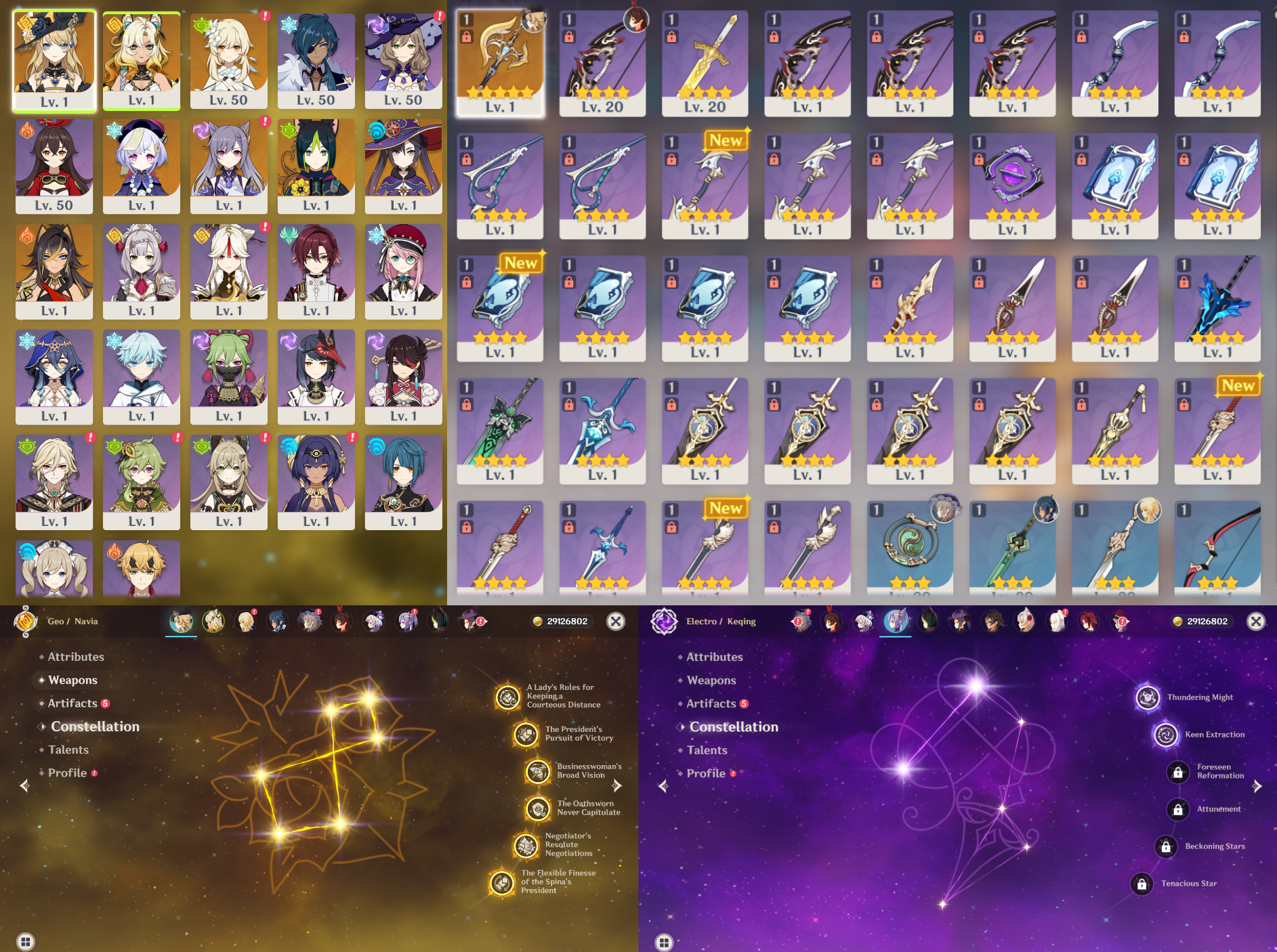Click the Electro element icon beside Keqing's name

pos(663,621)
